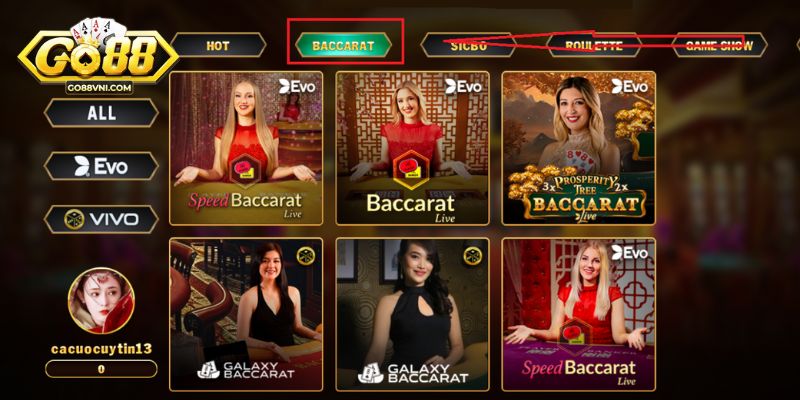The height and width of the screenshot is (400, 800).
Task: Launch the Prosperity Tree Baccarat game
Action: click(579, 148)
